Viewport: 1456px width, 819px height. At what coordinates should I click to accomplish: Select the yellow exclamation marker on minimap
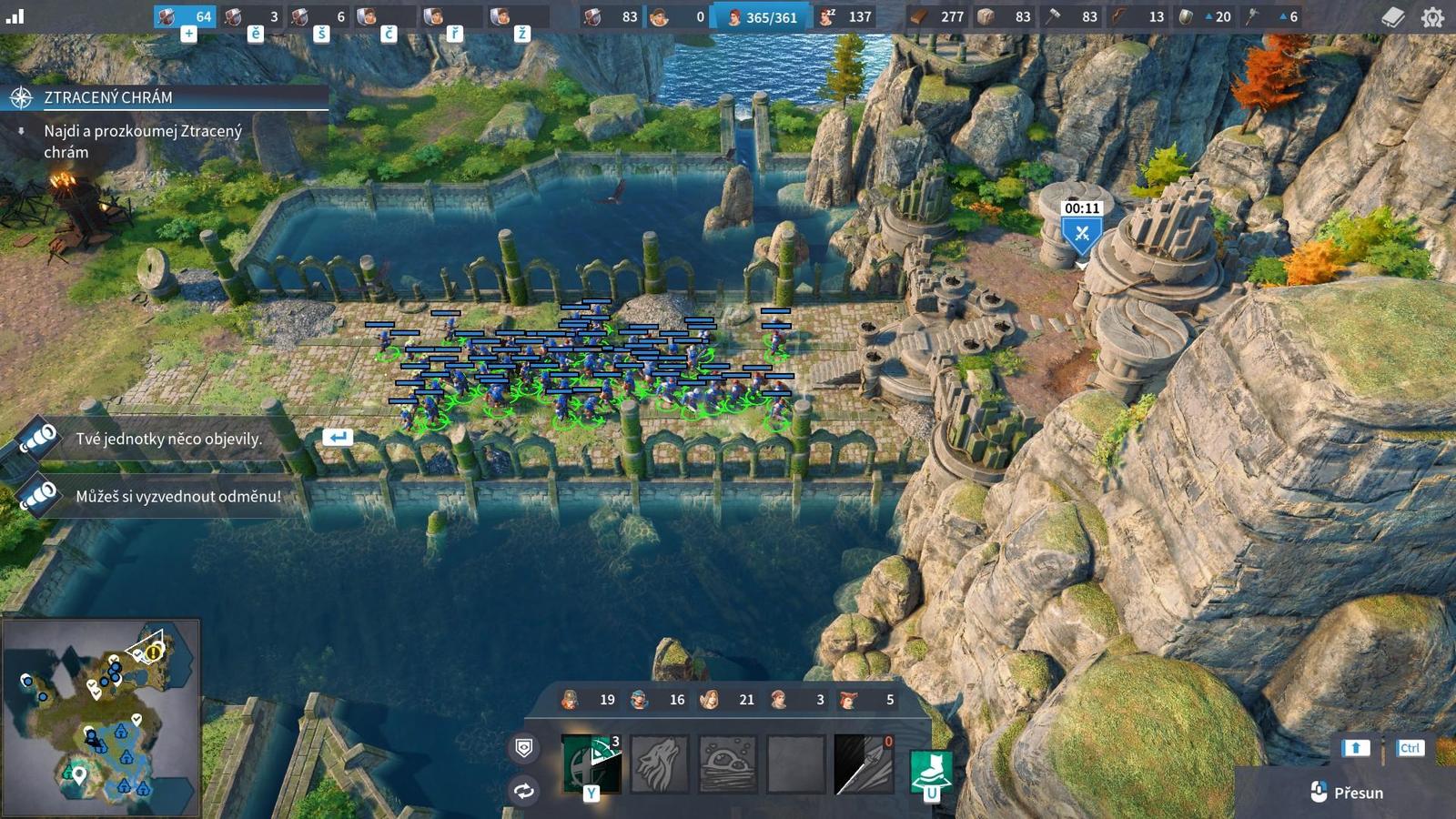[154, 652]
